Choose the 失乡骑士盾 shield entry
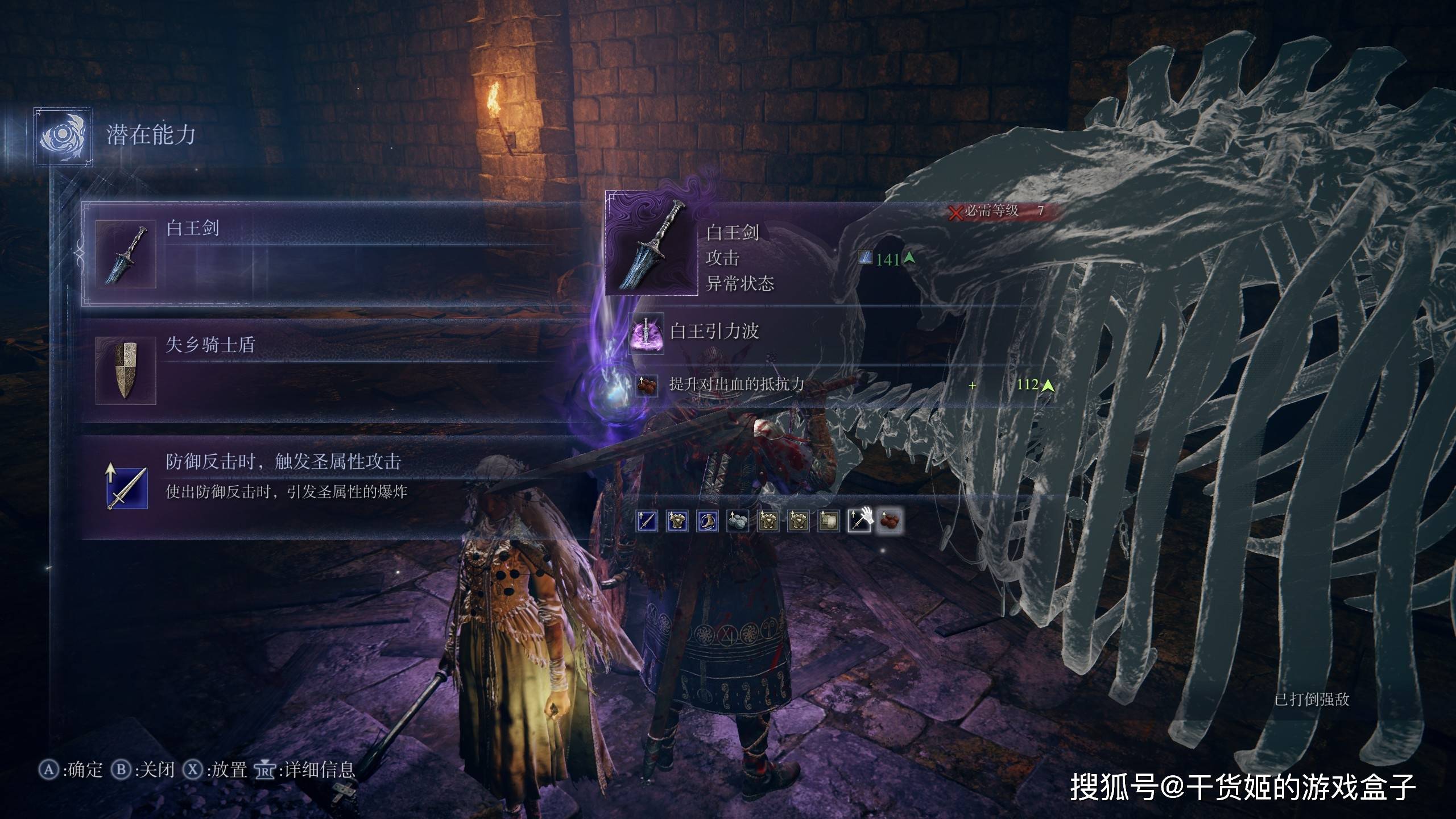The height and width of the screenshot is (819, 1456). click(318, 370)
